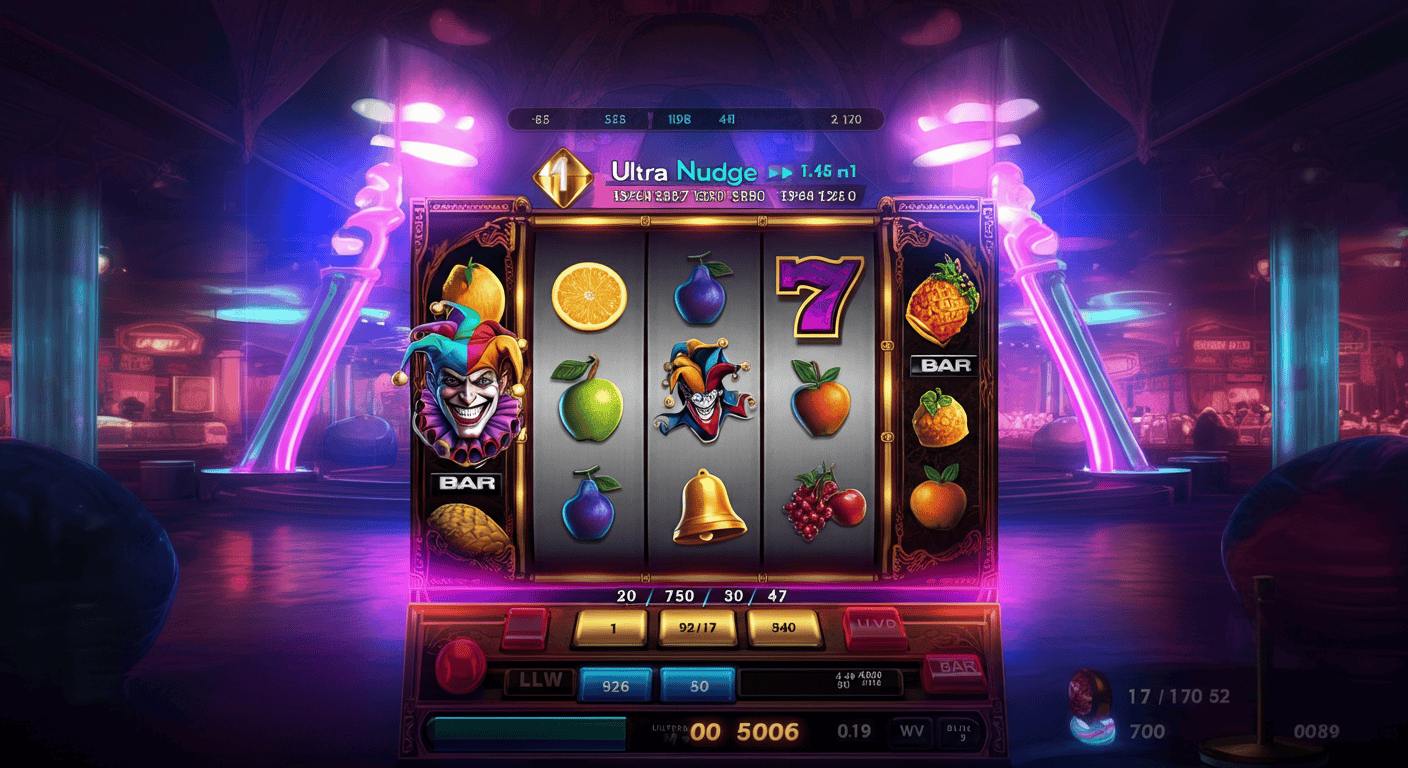Image resolution: width=1408 pixels, height=768 pixels.
Task: Select the gold 92/17 button
Action: coord(697,629)
